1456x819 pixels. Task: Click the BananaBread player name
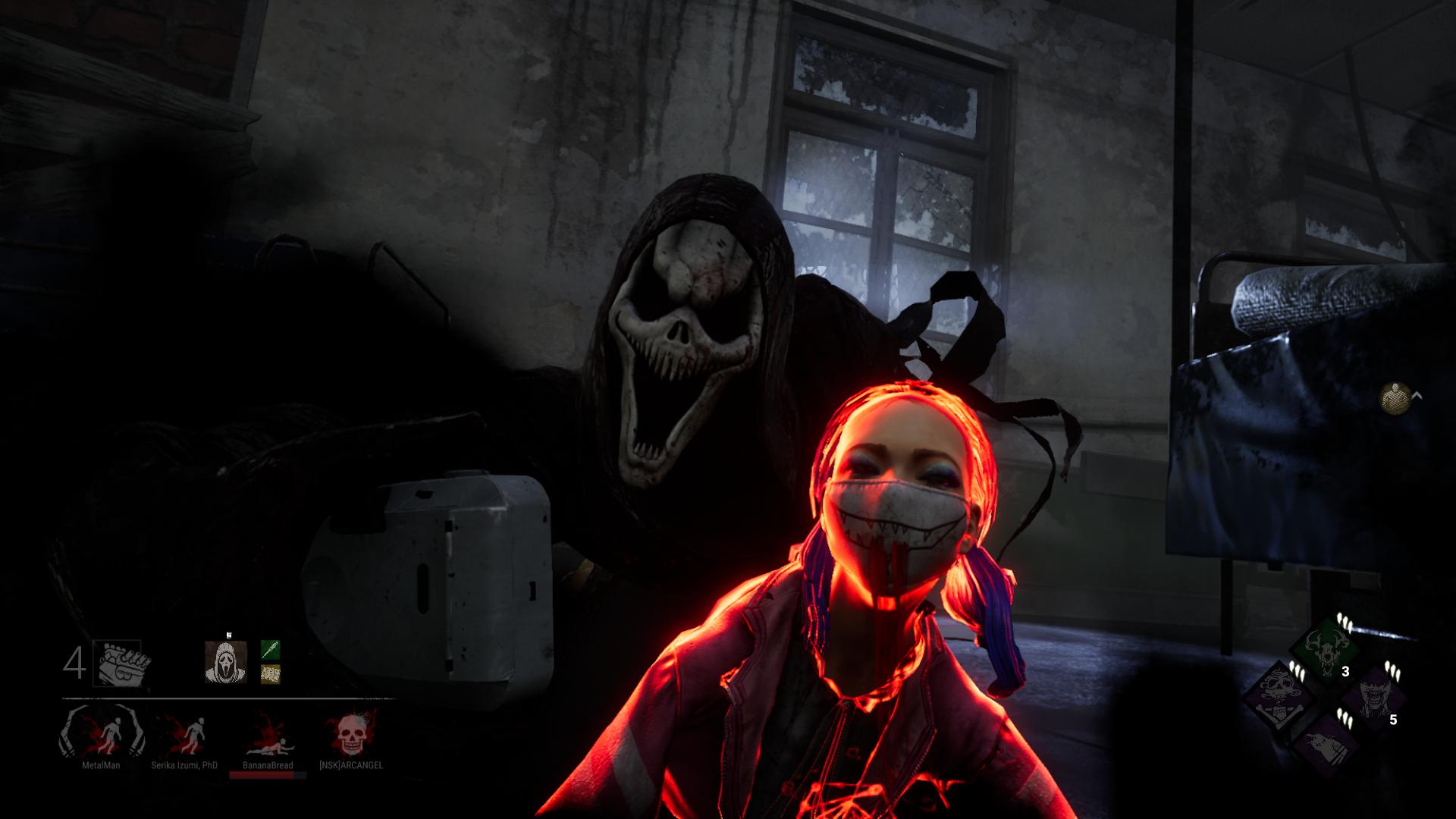coord(267,765)
